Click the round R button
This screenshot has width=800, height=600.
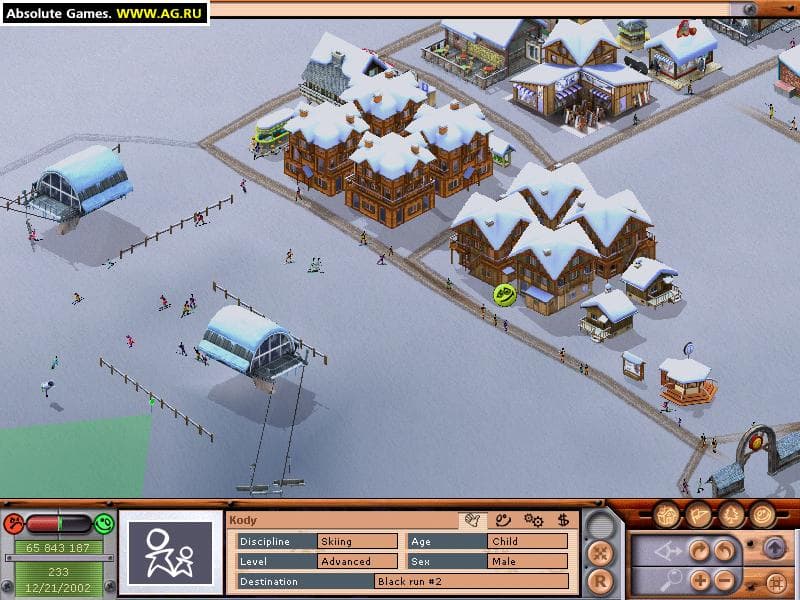(x=600, y=578)
